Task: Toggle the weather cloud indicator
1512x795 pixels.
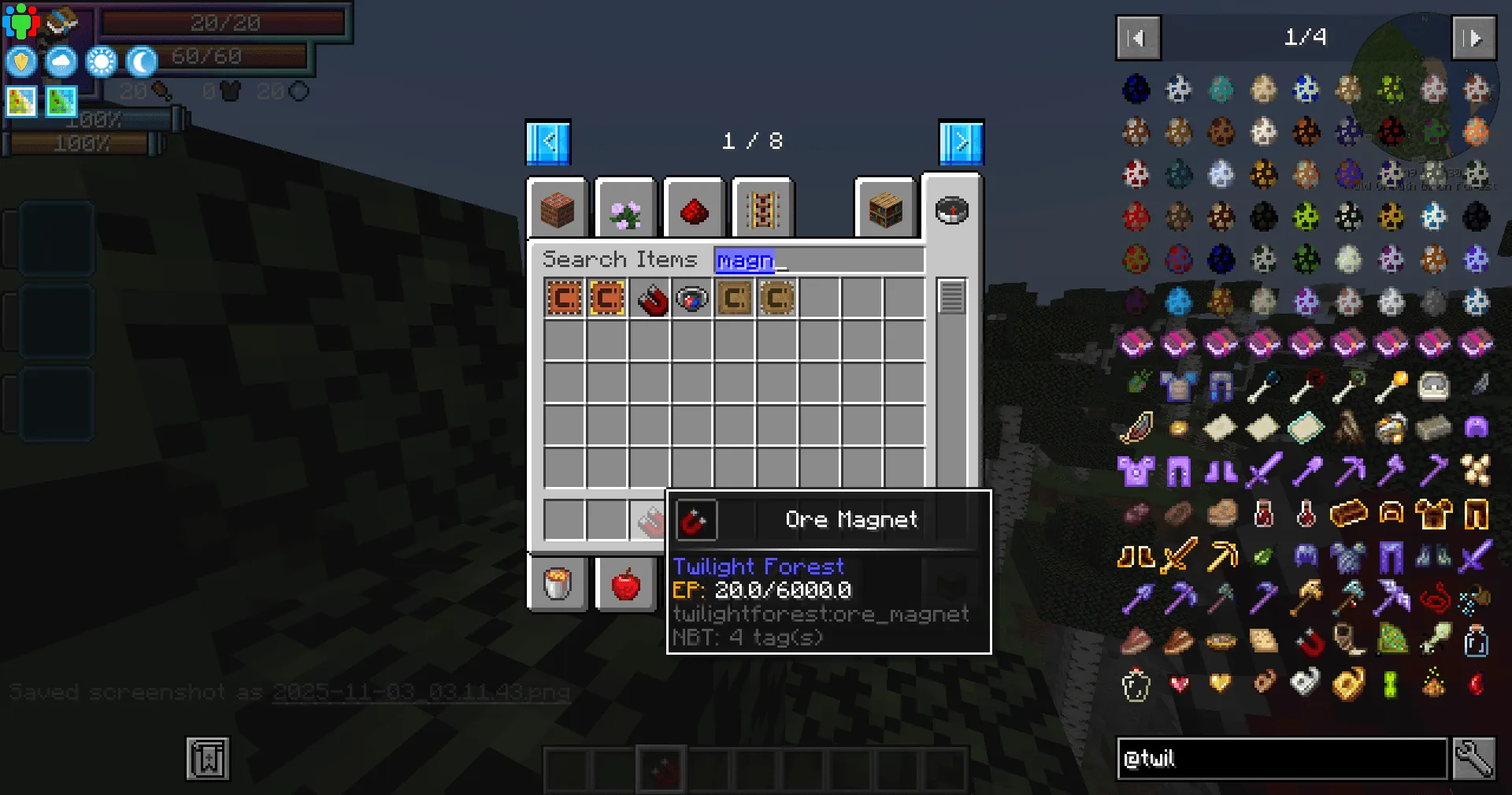Action: coord(61,61)
